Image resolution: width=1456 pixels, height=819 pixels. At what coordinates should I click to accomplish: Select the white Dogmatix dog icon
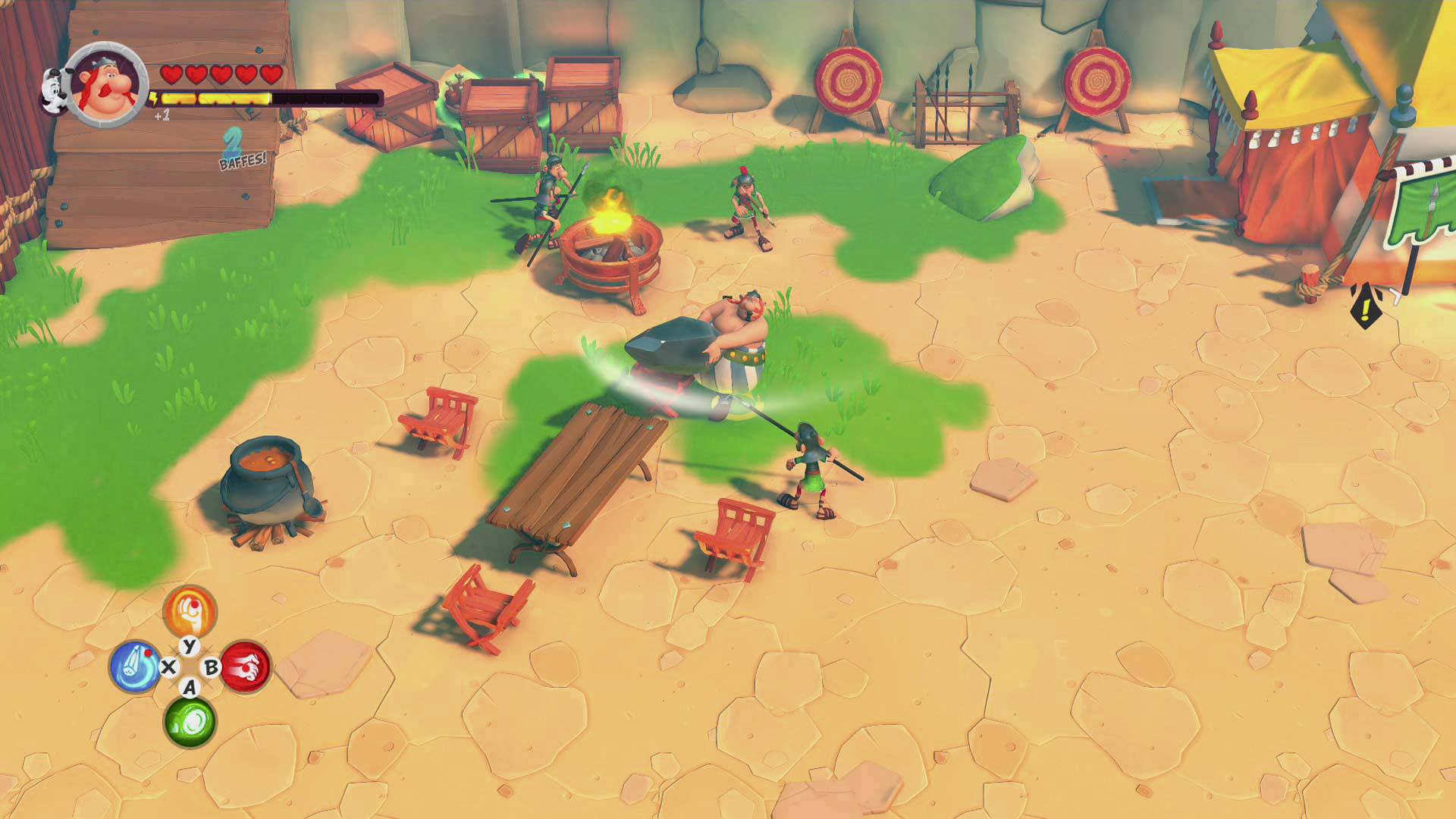[x=54, y=91]
